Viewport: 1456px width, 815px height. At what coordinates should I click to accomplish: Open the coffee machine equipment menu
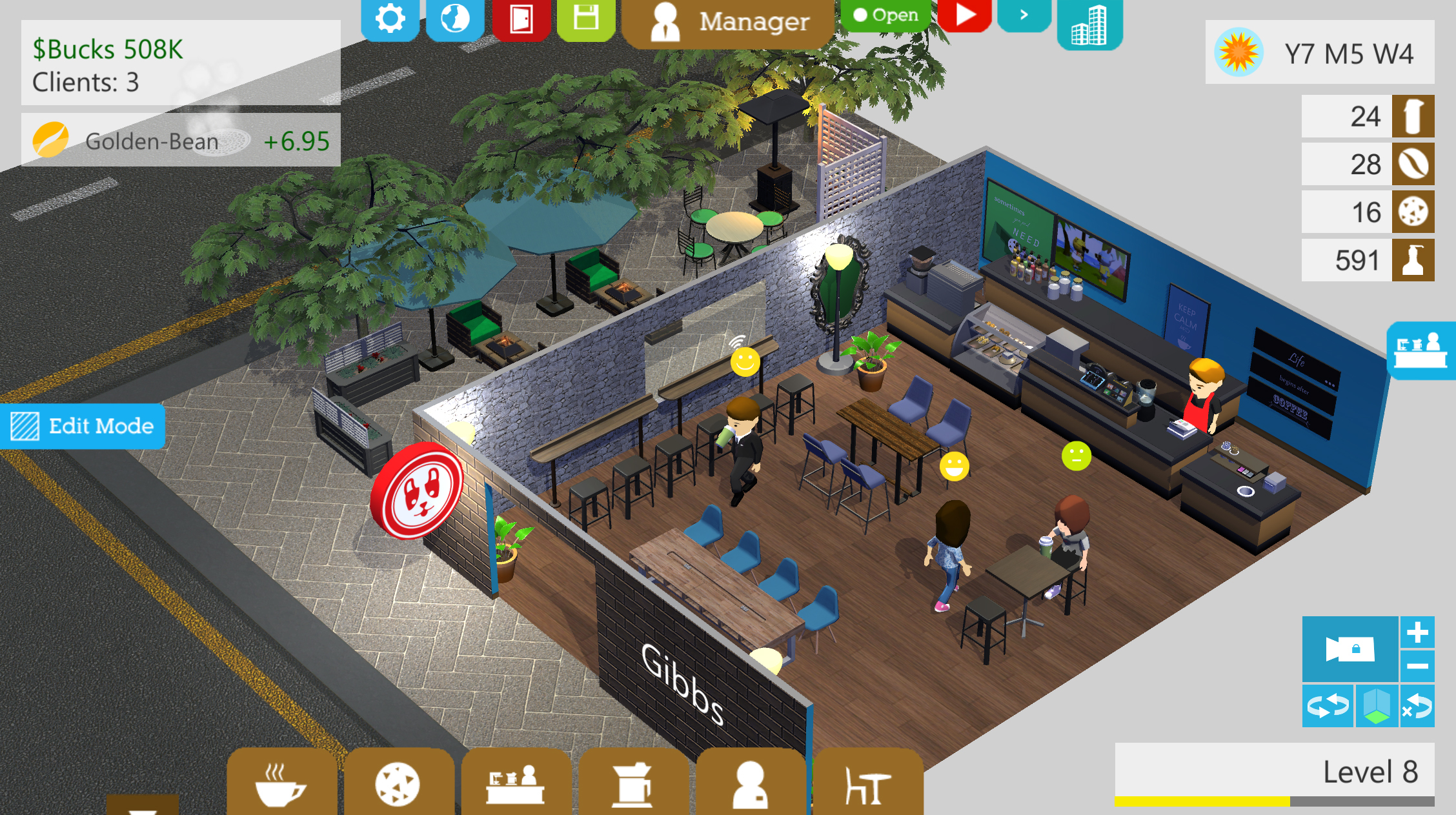pos(632,783)
